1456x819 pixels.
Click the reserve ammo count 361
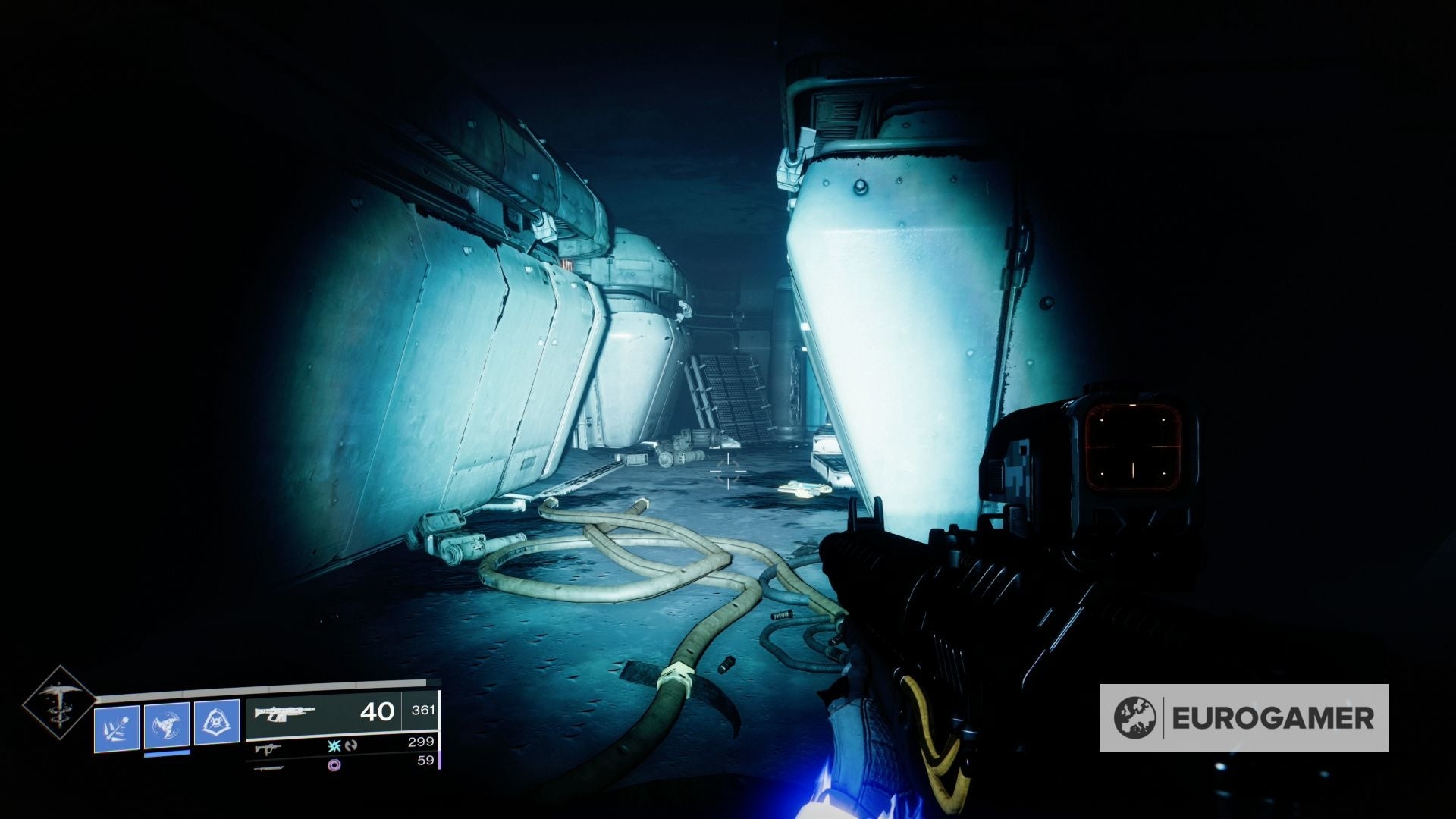click(x=423, y=711)
